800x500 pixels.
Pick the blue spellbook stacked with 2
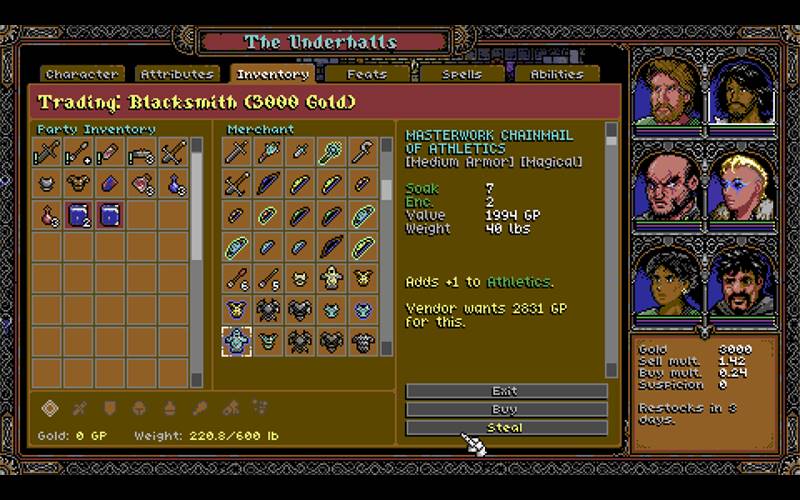point(78,215)
